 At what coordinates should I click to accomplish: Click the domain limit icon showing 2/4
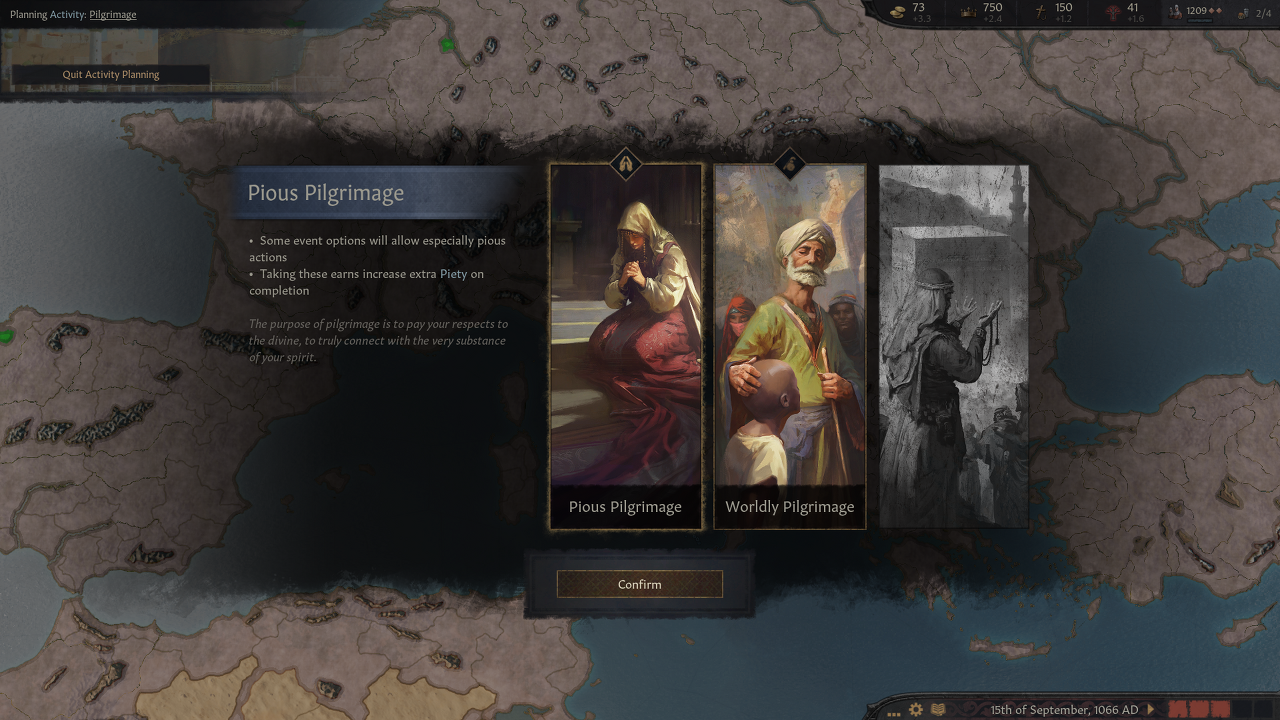[x=1243, y=13]
